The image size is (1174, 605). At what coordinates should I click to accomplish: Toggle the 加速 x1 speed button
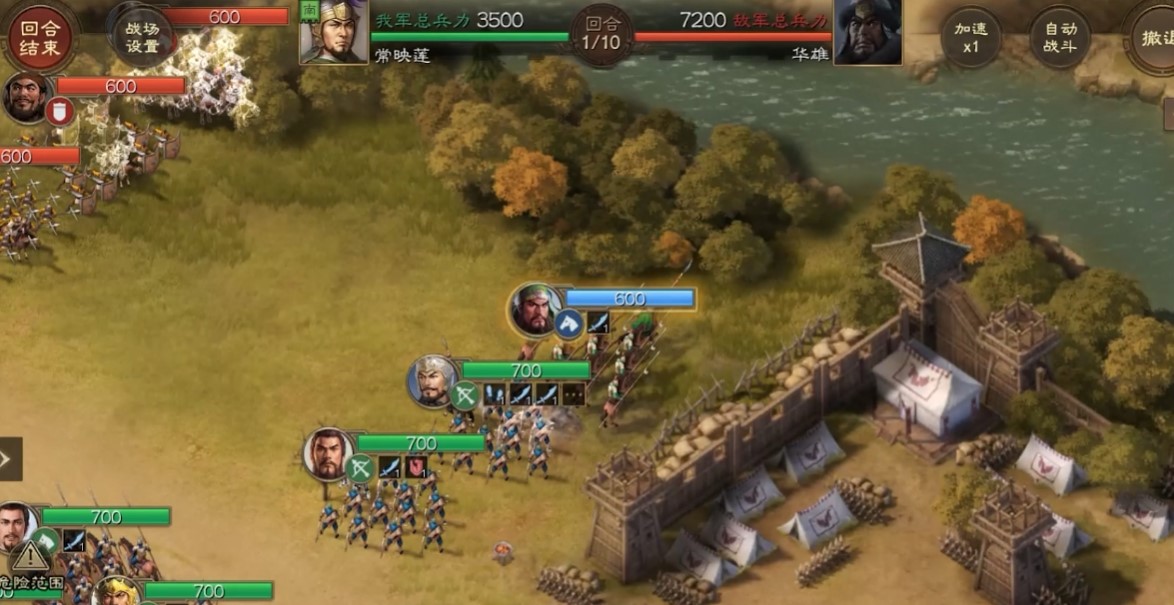(x=971, y=37)
